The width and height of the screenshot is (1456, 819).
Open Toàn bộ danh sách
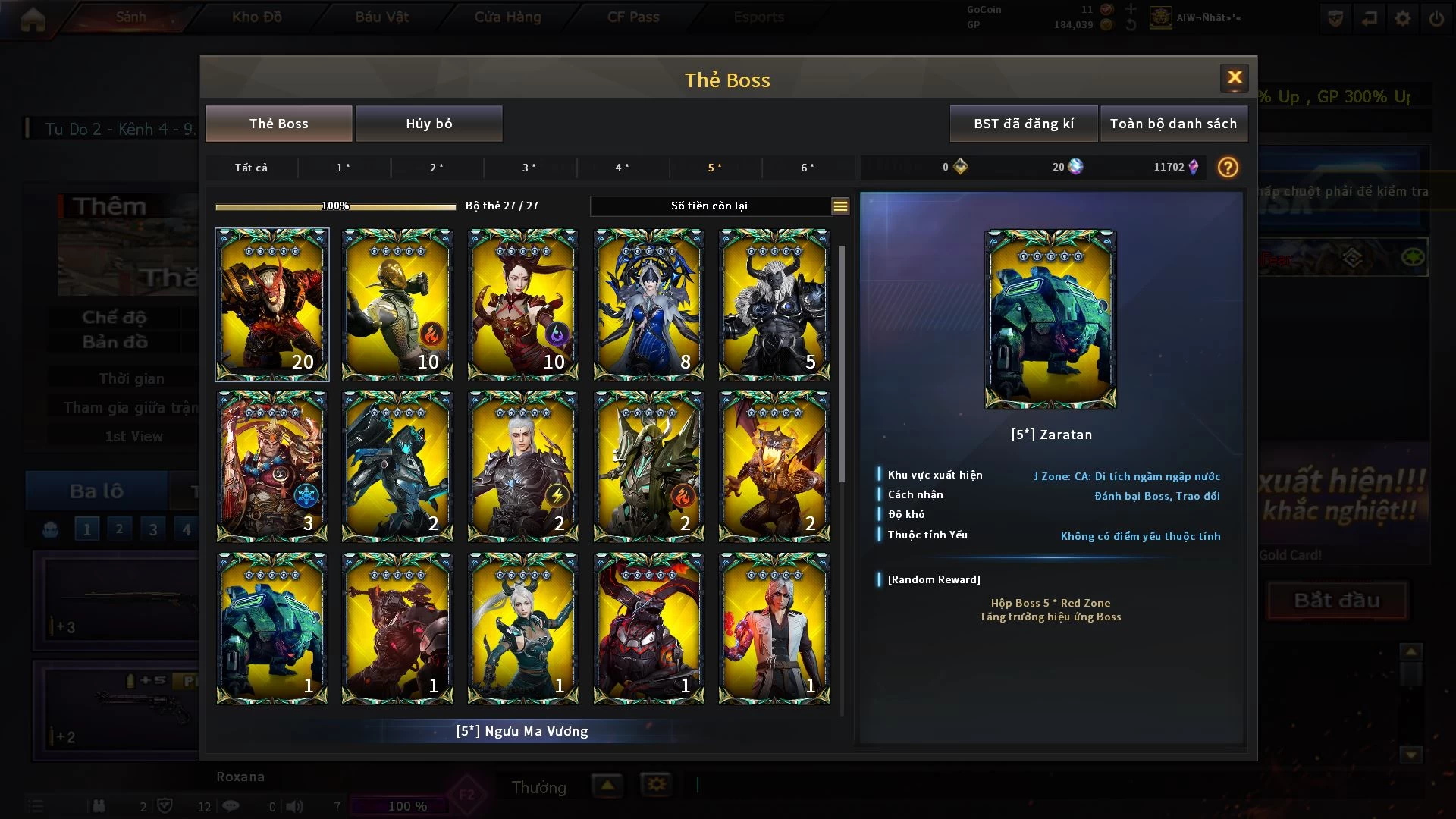click(x=1172, y=124)
